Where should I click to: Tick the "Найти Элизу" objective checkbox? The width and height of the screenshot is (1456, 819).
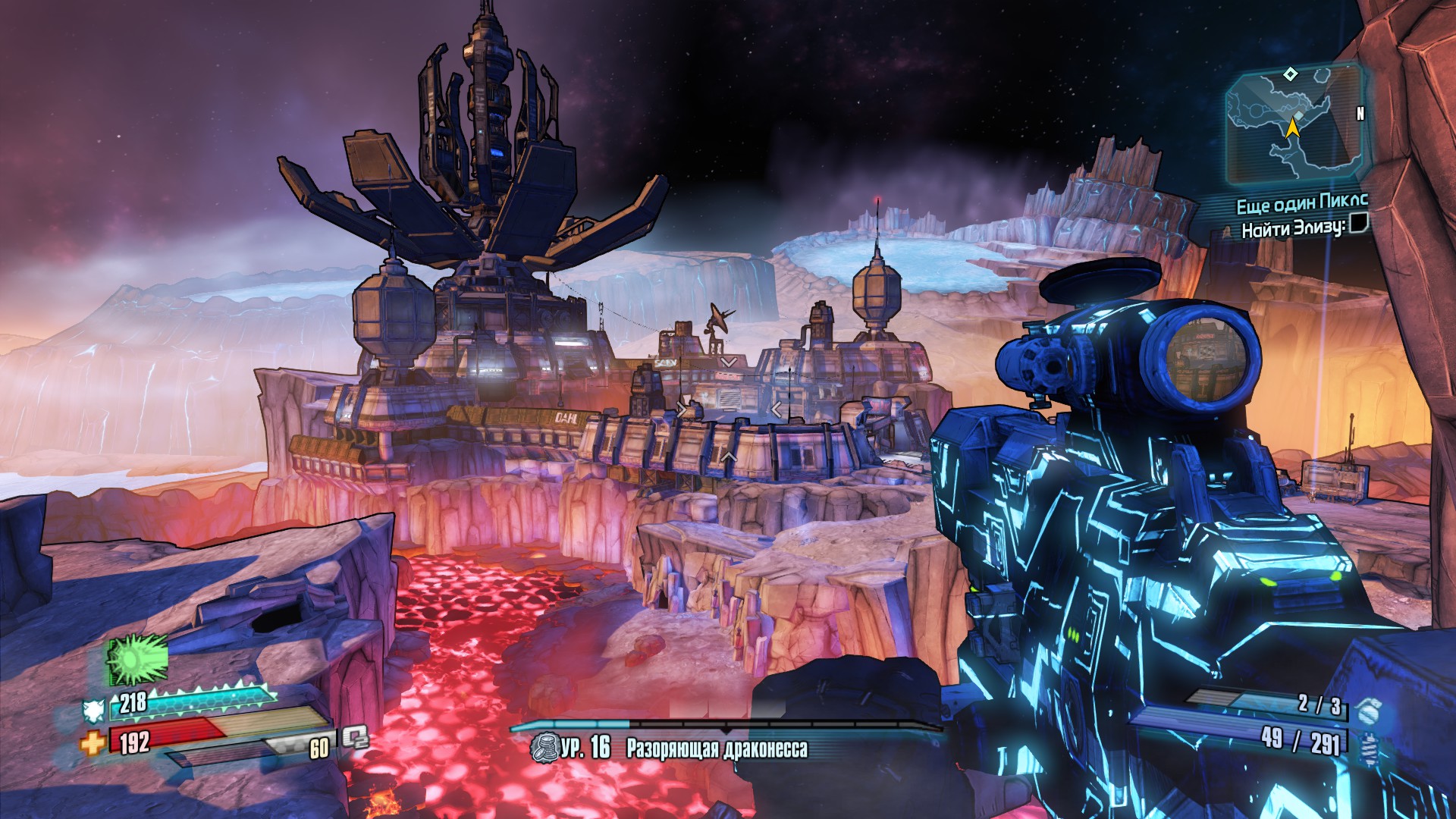click(x=1357, y=223)
